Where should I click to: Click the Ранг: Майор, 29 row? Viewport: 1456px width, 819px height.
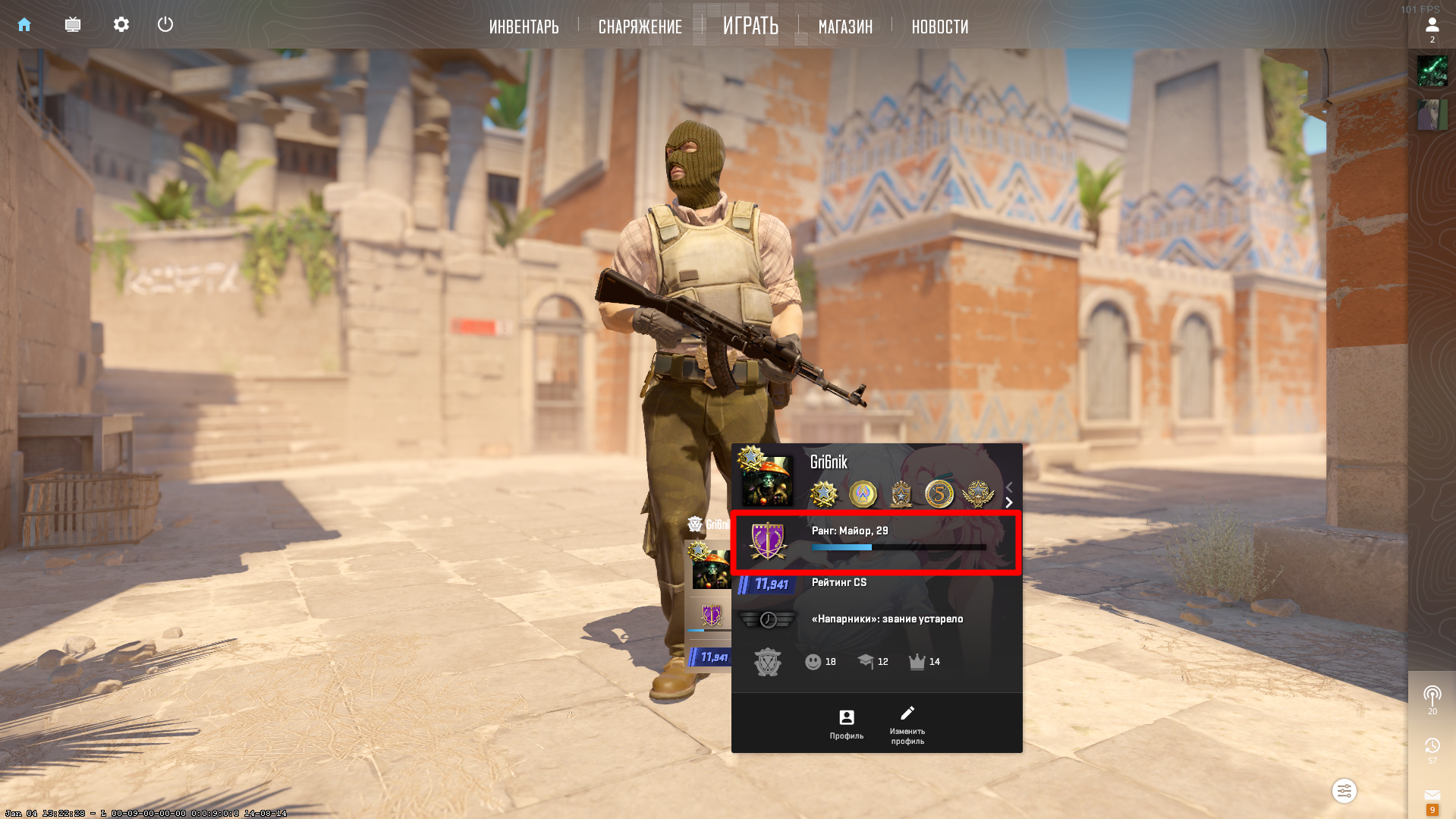point(876,541)
